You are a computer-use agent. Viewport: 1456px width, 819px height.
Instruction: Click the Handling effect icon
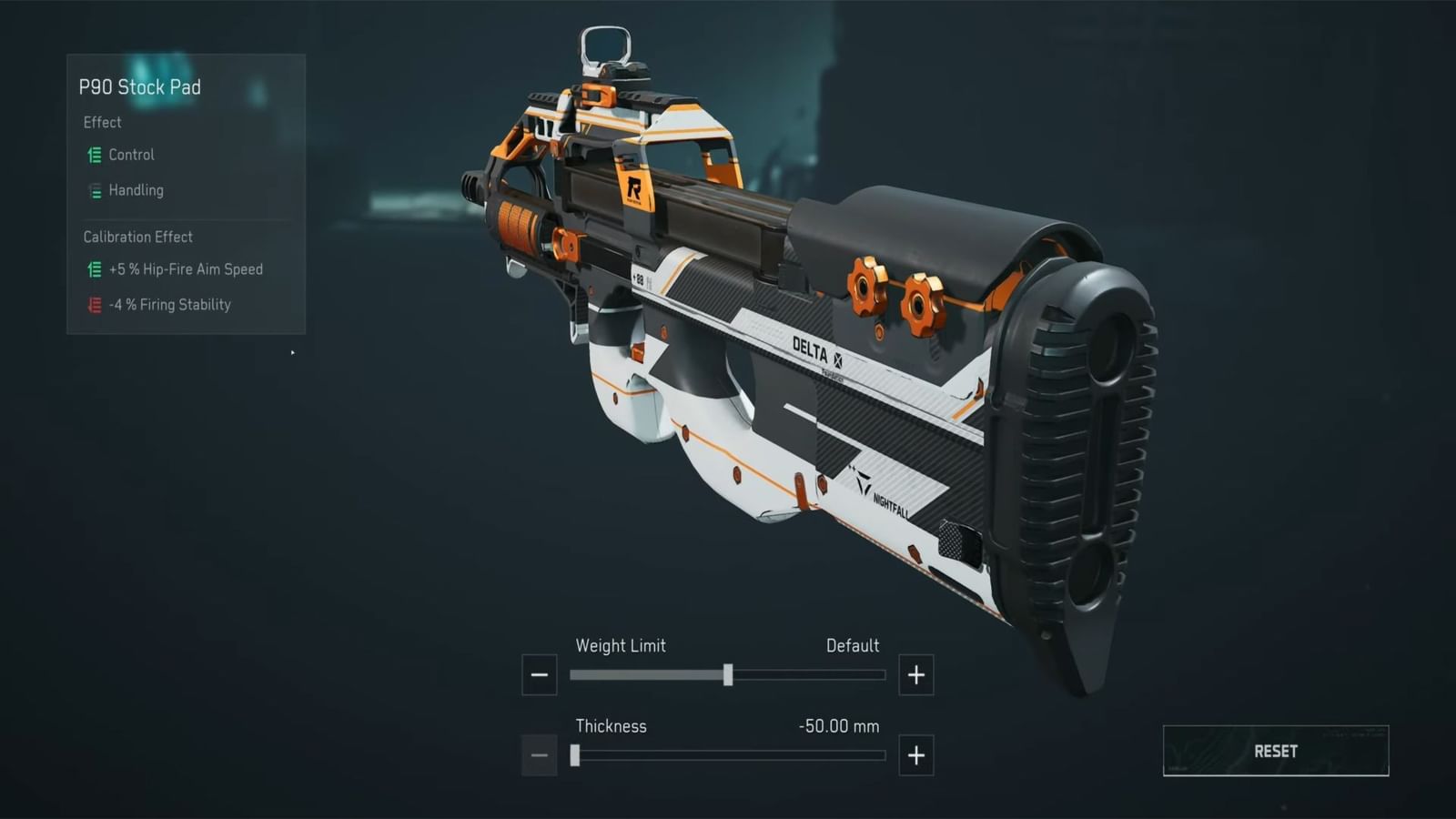click(94, 190)
